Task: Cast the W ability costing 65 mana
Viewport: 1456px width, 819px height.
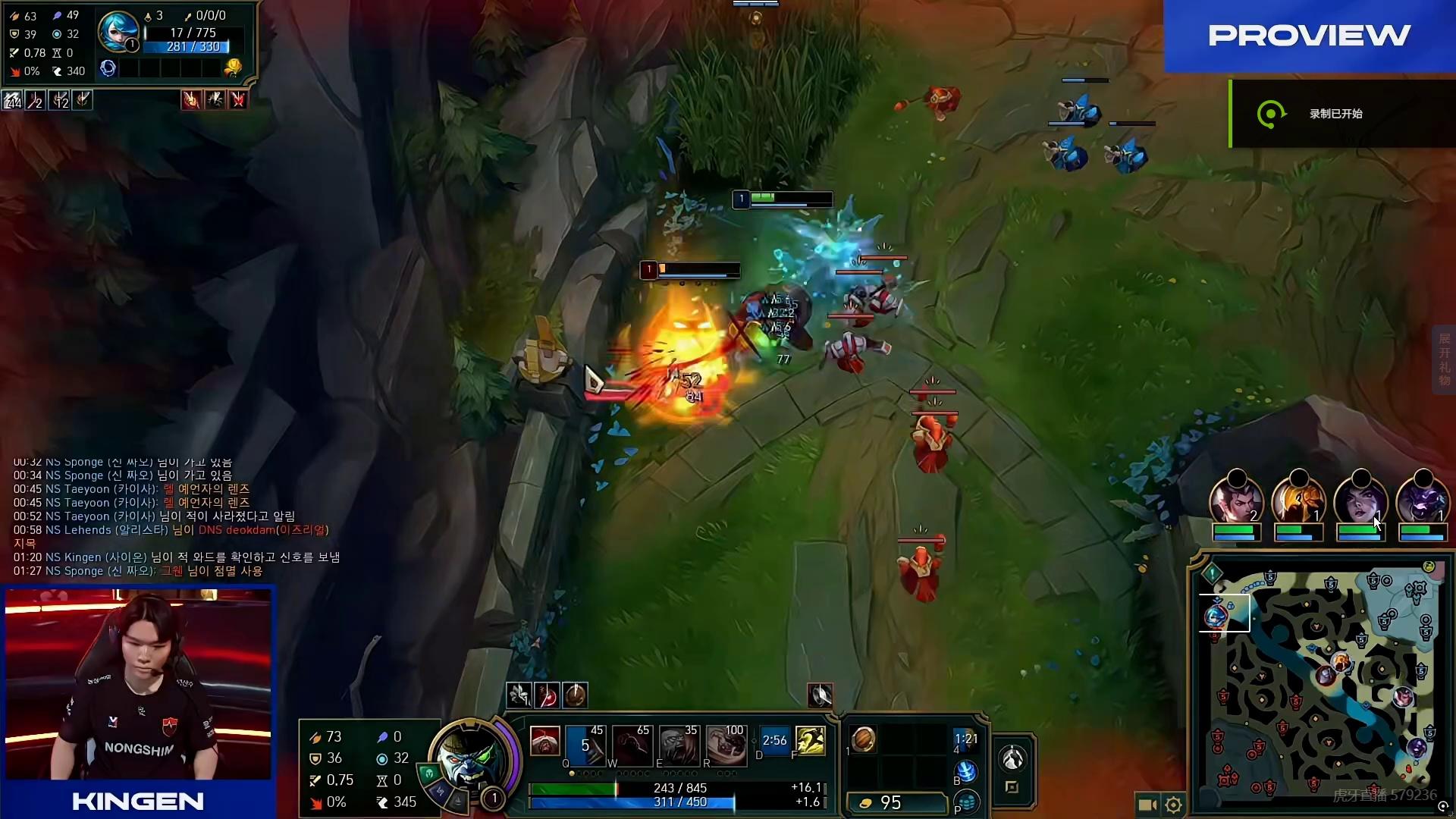Action: click(632, 744)
